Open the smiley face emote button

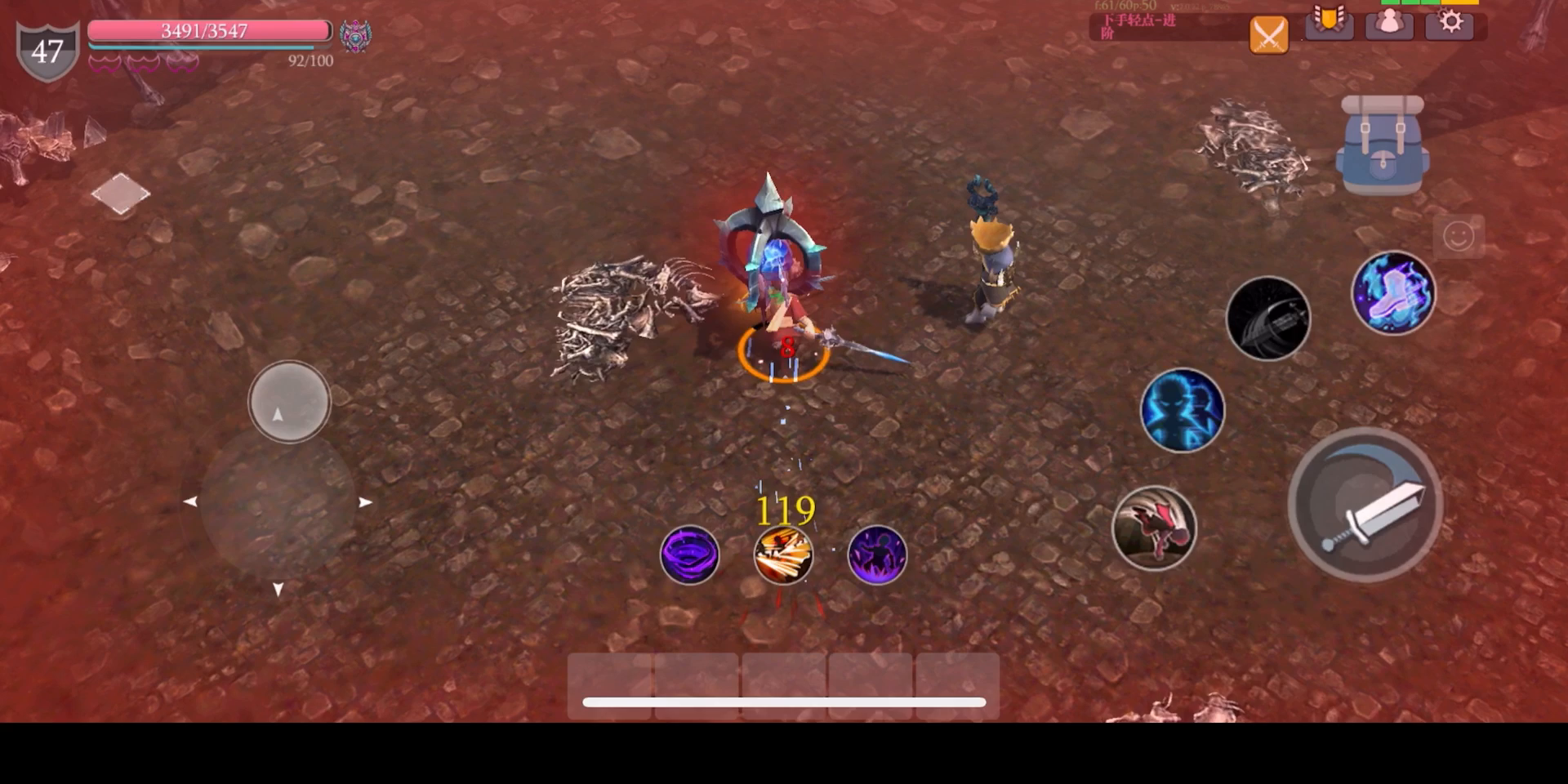pos(1458,237)
